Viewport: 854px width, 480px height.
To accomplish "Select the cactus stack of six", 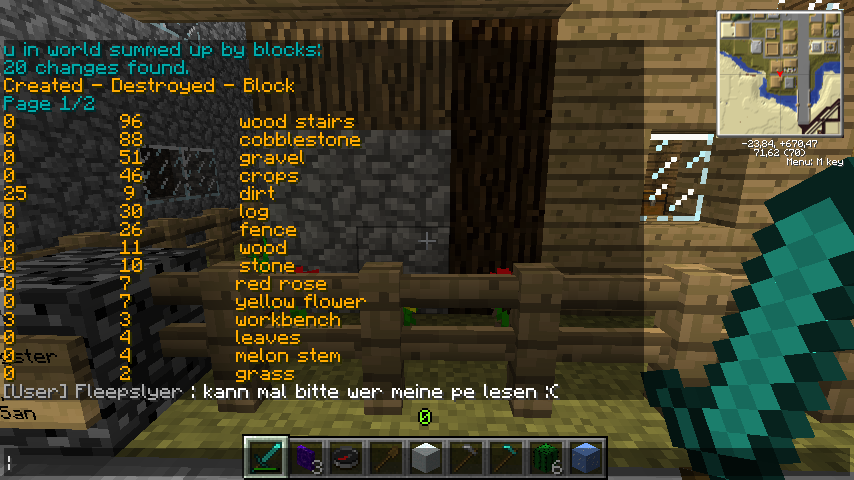I will click(x=547, y=458).
